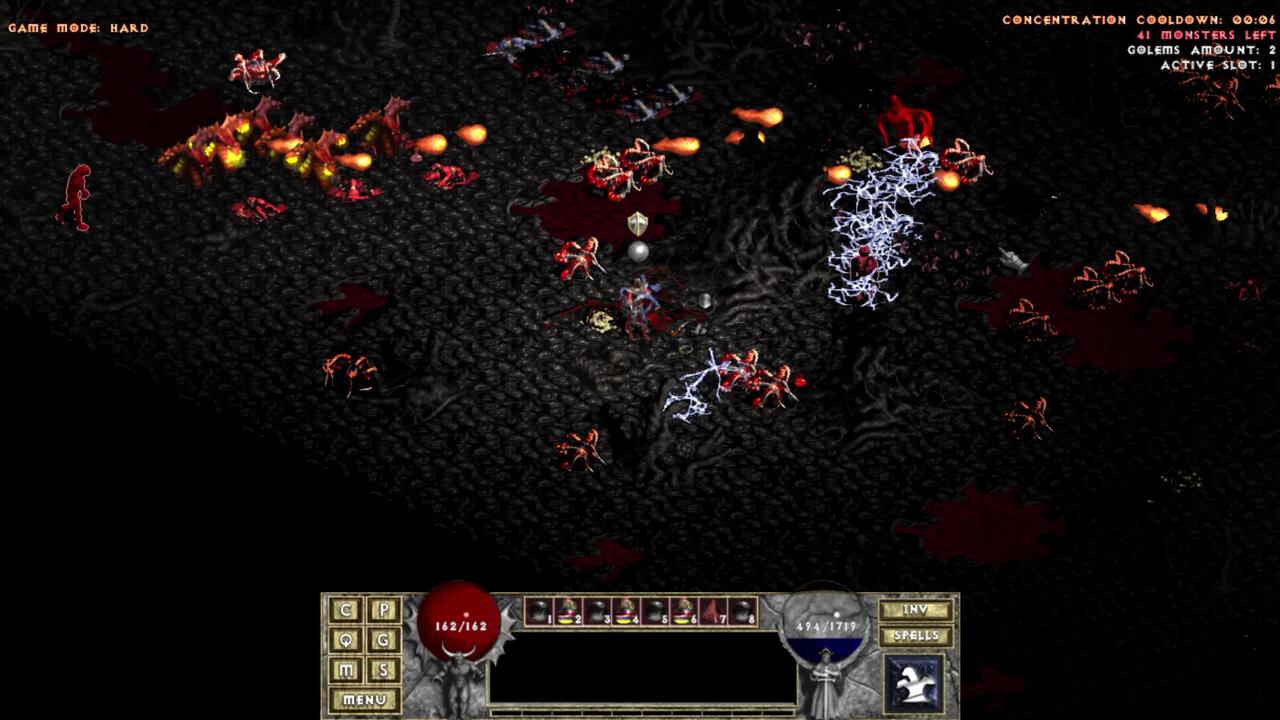Click the G panel button
This screenshot has height=720, width=1280.
tap(383, 640)
